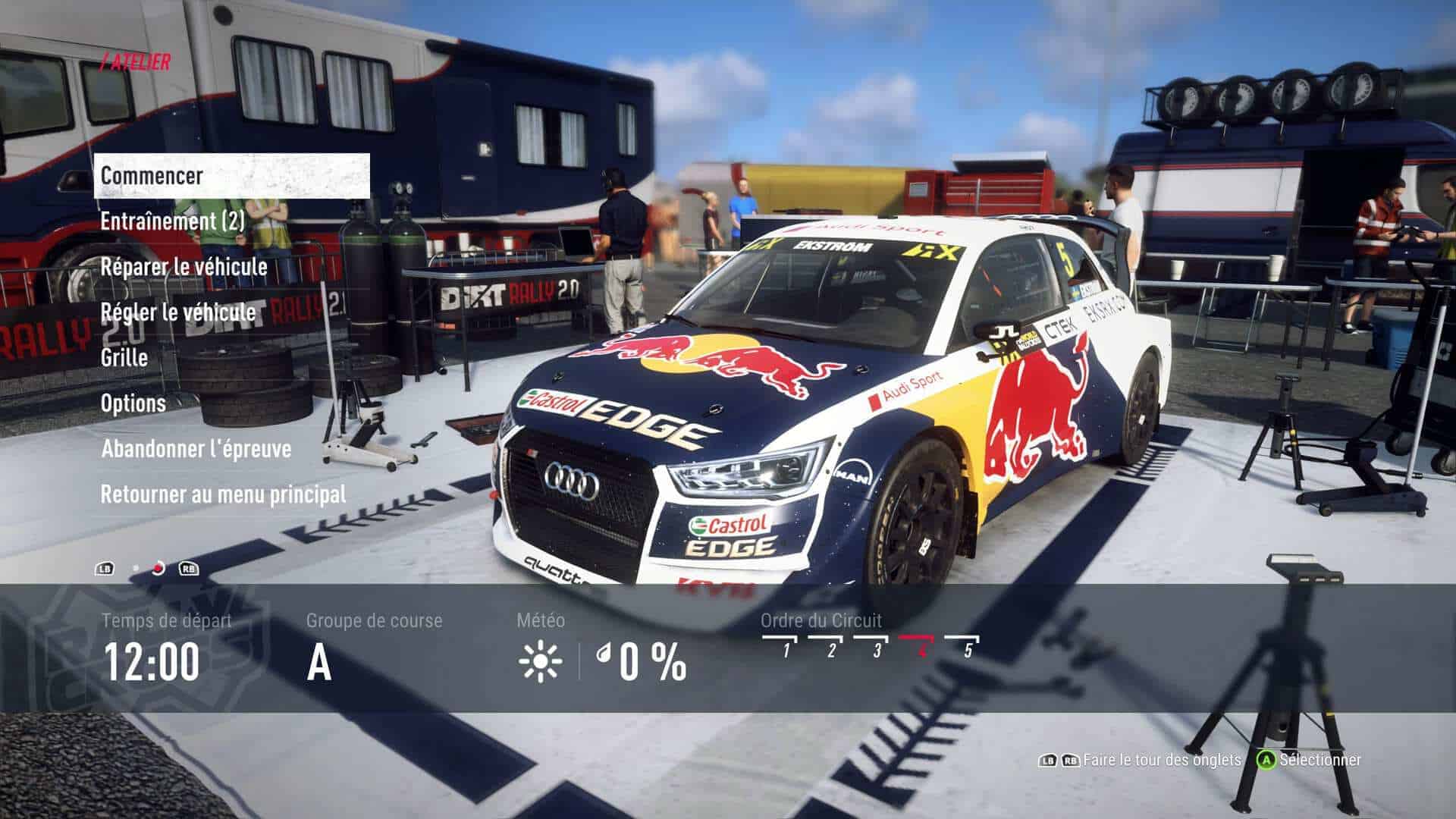
Task: Choose Retourner au menu principal
Action: pos(223,494)
